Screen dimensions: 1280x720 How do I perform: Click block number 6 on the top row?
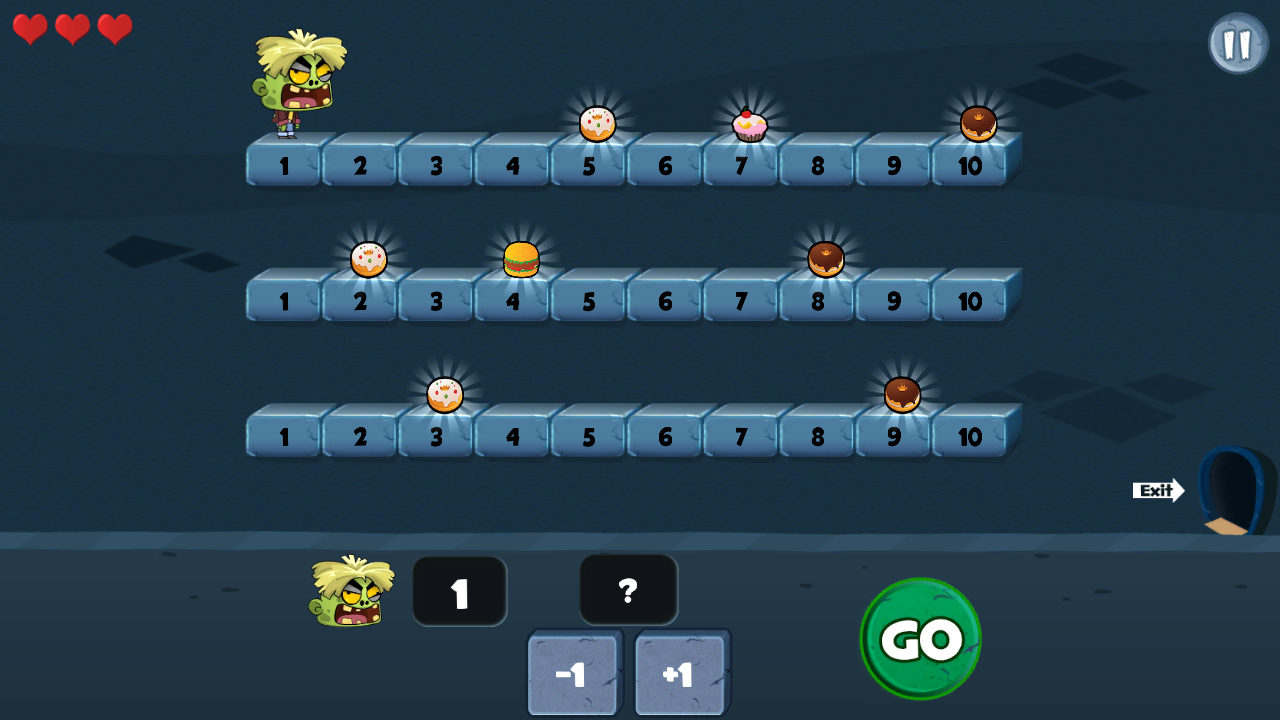(x=664, y=166)
